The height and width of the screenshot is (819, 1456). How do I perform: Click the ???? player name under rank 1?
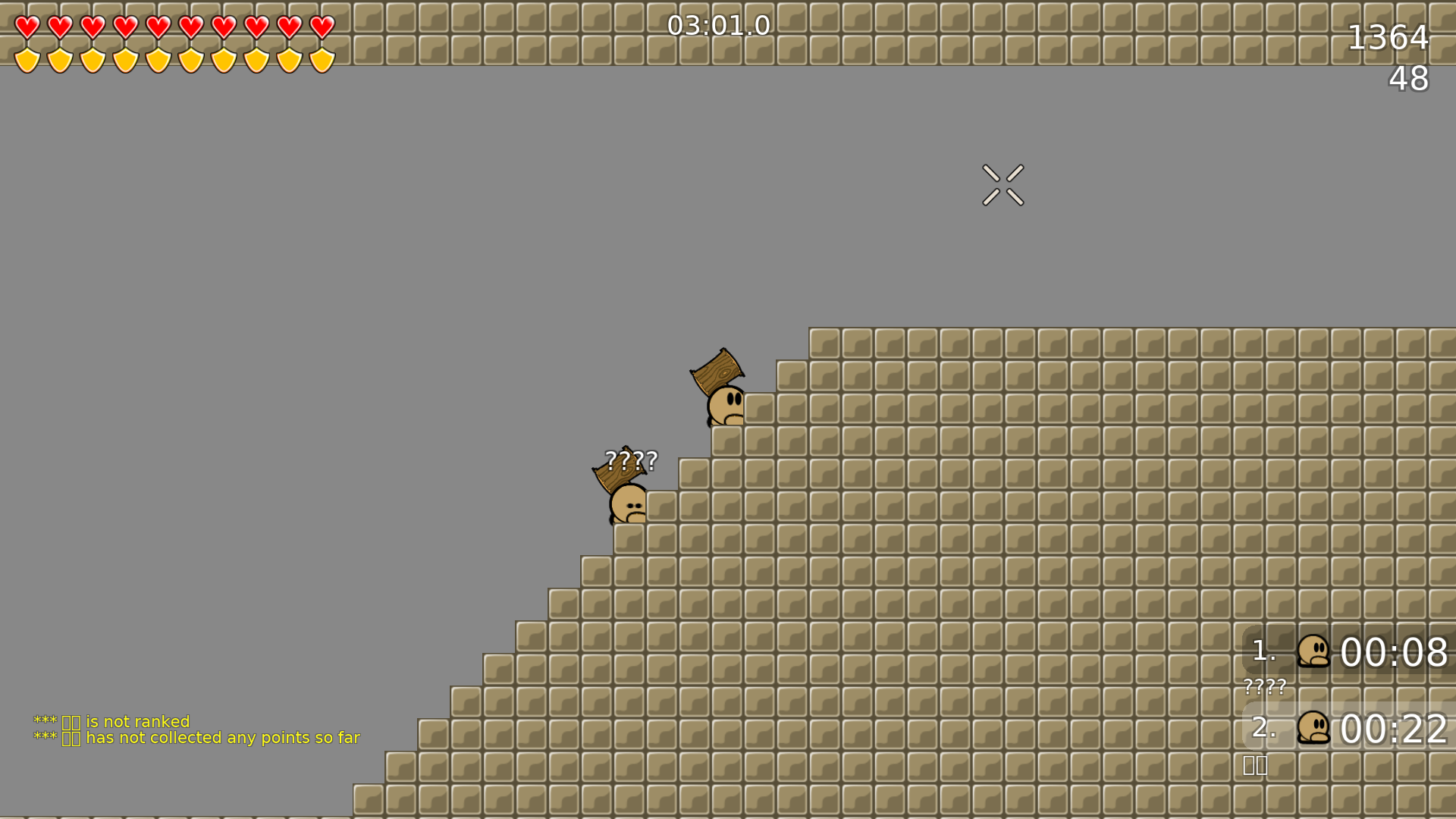(x=1265, y=687)
